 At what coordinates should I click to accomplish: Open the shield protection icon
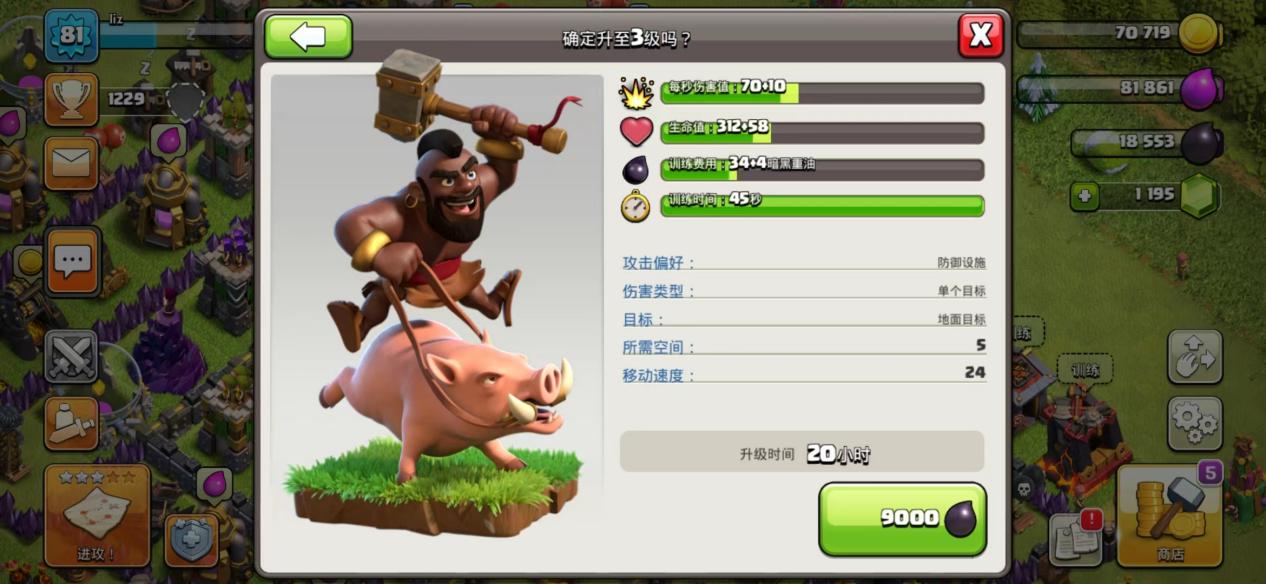point(191,540)
